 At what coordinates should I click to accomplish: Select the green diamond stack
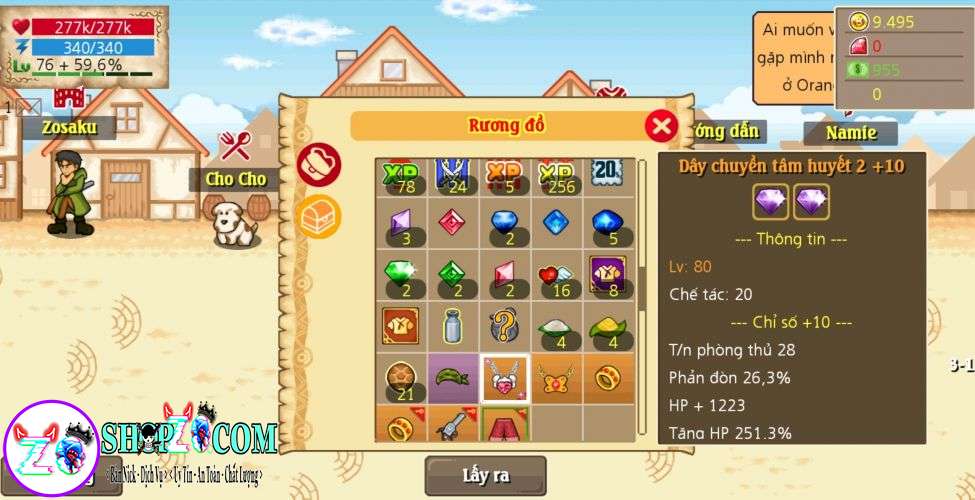point(402,274)
